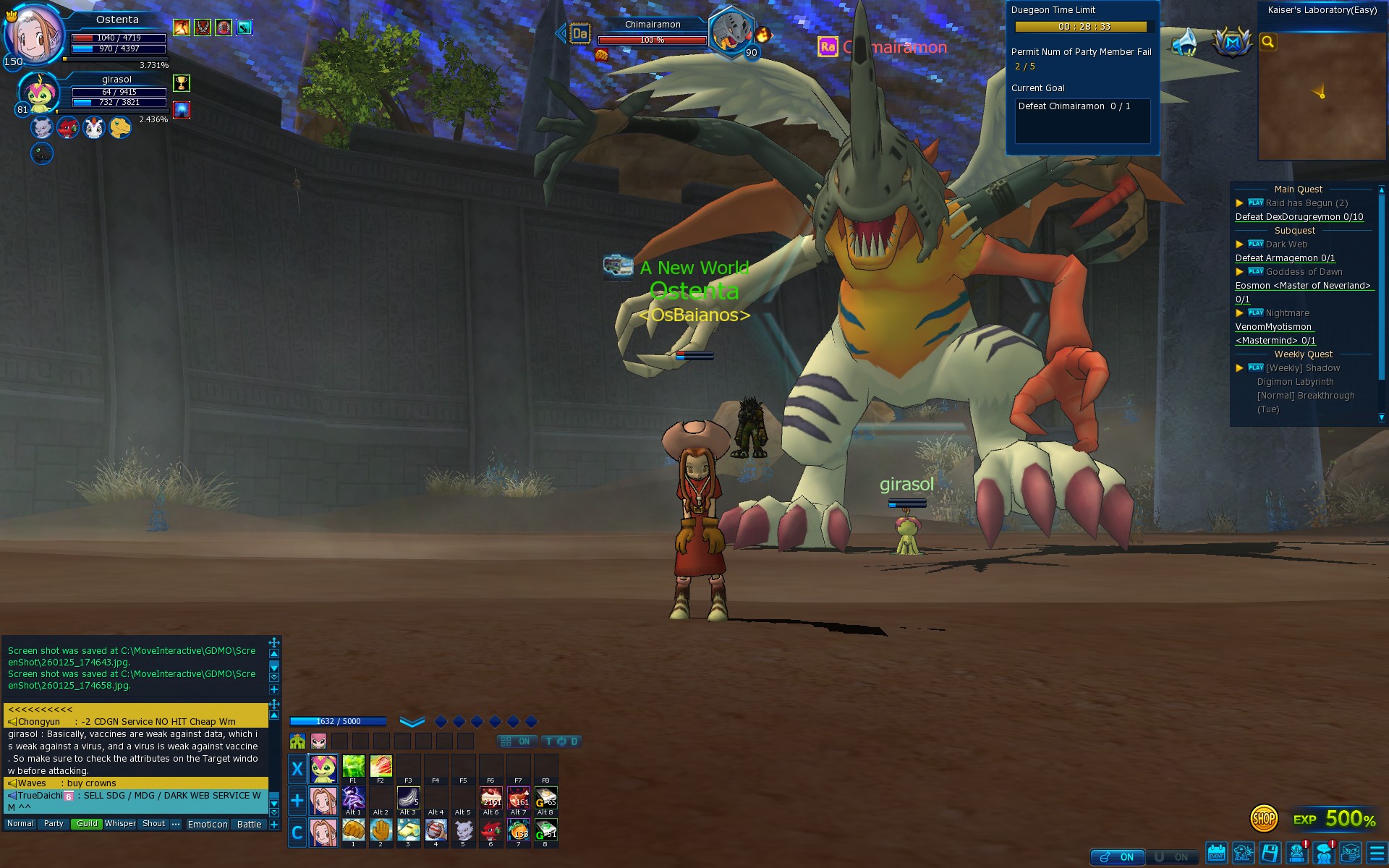The width and height of the screenshot is (1389, 868).
Task: Use the F1 green skill icon
Action: [353, 766]
